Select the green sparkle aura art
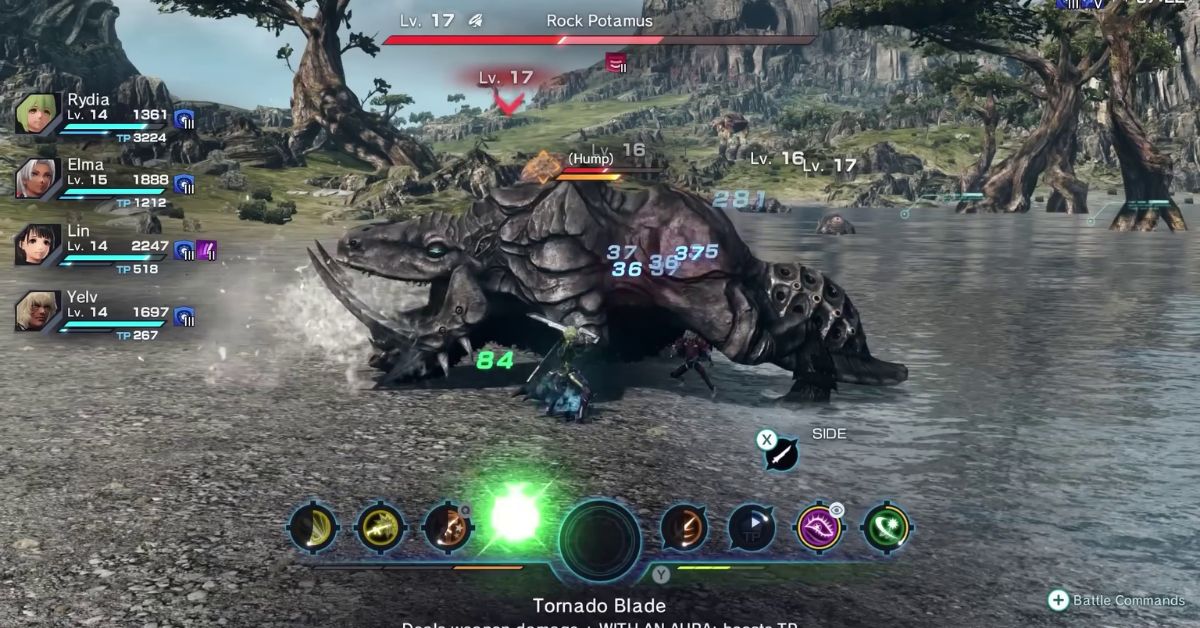 tap(886, 527)
